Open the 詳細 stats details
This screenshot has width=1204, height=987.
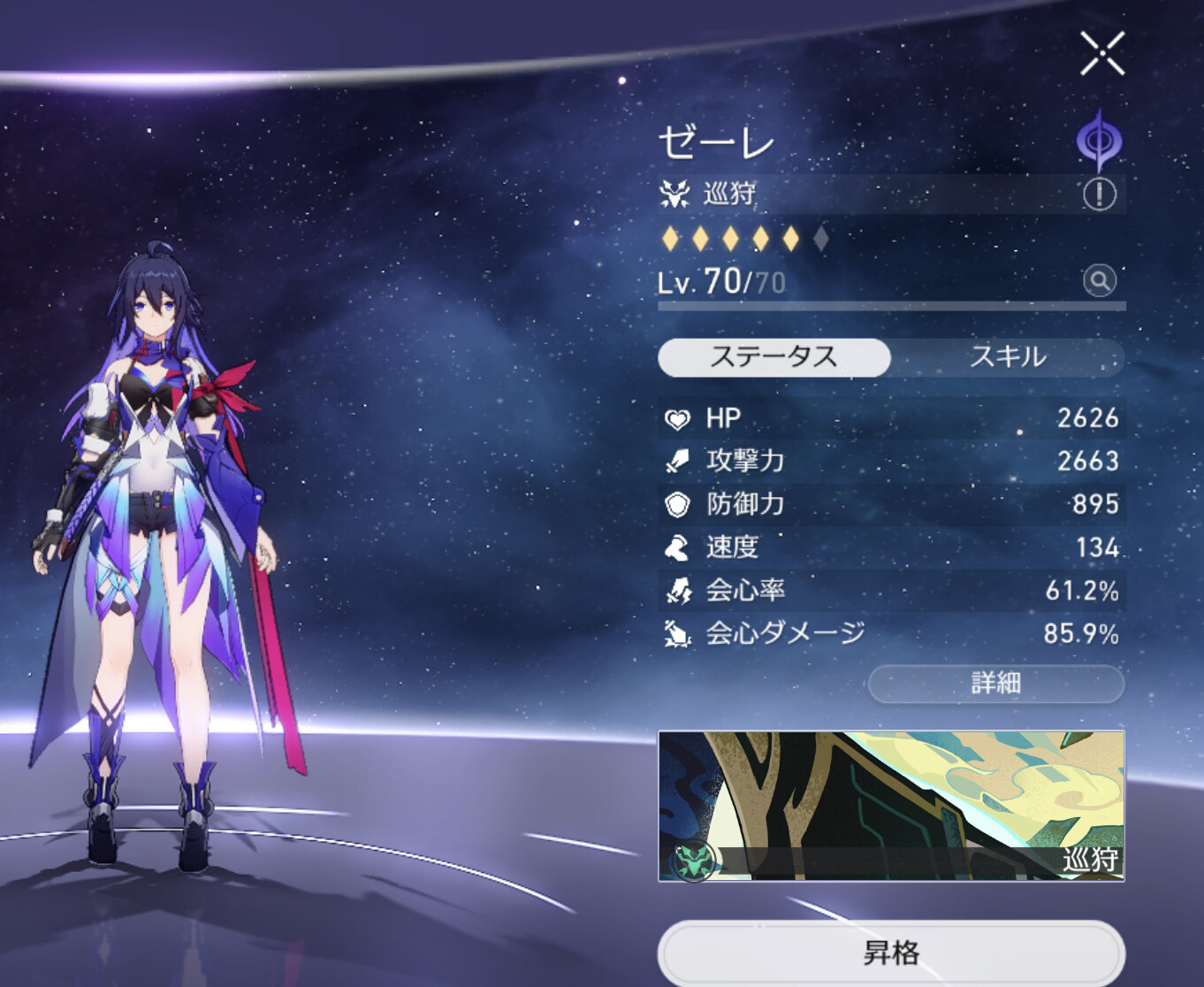(x=995, y=684)
